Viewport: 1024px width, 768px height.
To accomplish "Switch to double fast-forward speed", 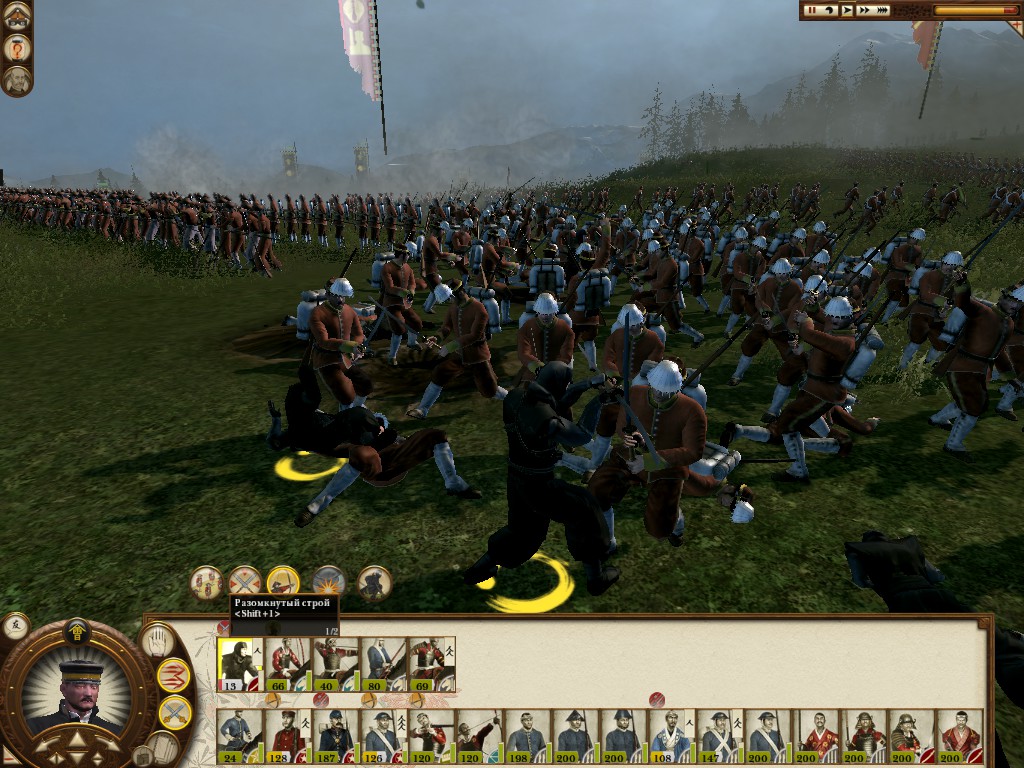I will click(864, 10).
